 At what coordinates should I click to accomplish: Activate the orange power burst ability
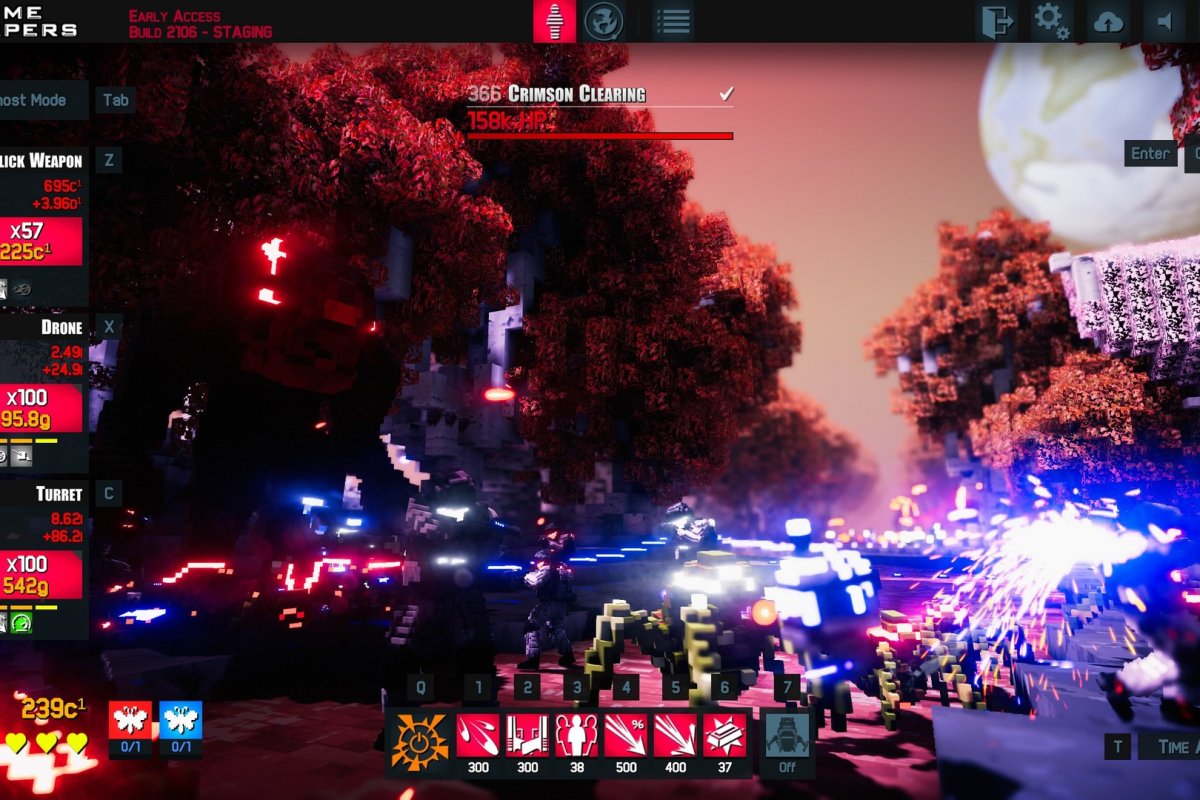[x=419, y=743]
